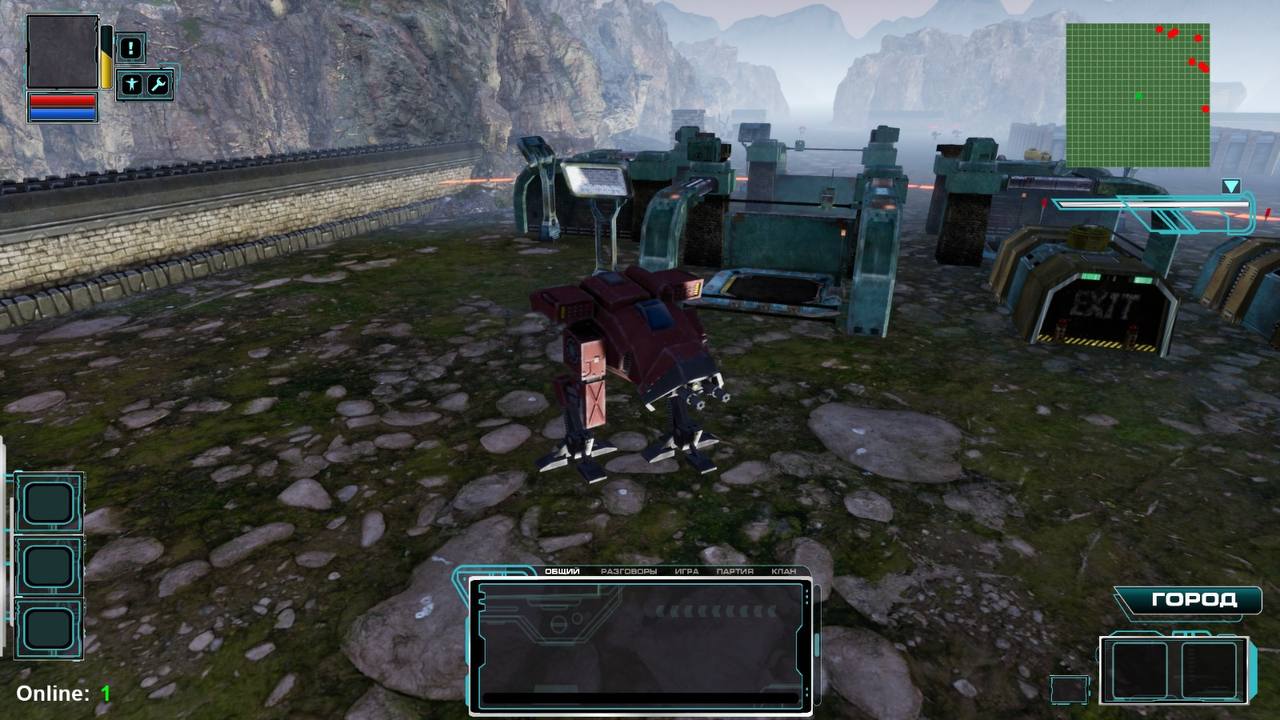
Task: Select the character body icon in top-left HUD
Action: 133,83
